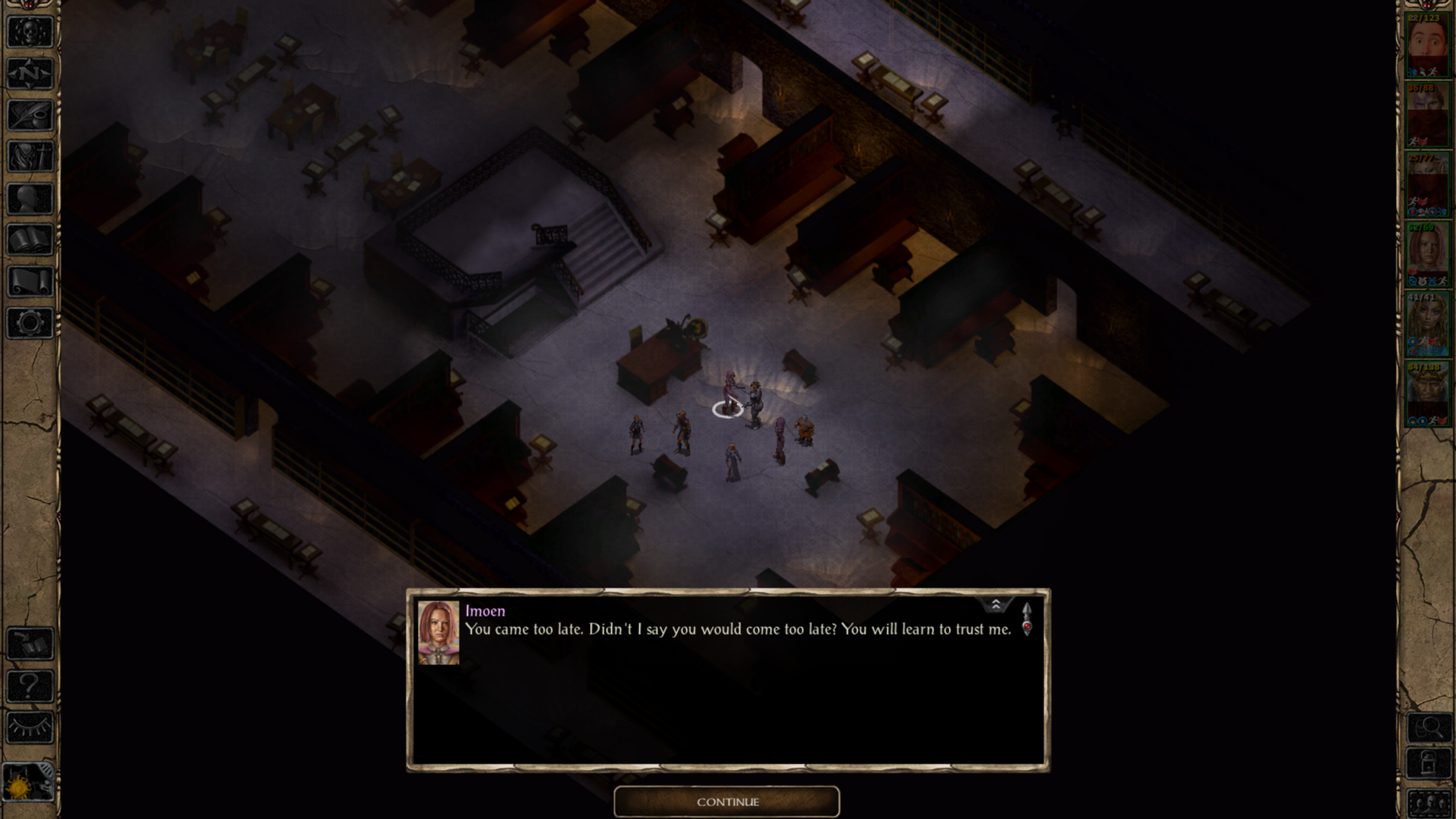Screen dimensions: 1456x819
Task: Open game options with the gear icon
Action: click(x=30, y=323)
